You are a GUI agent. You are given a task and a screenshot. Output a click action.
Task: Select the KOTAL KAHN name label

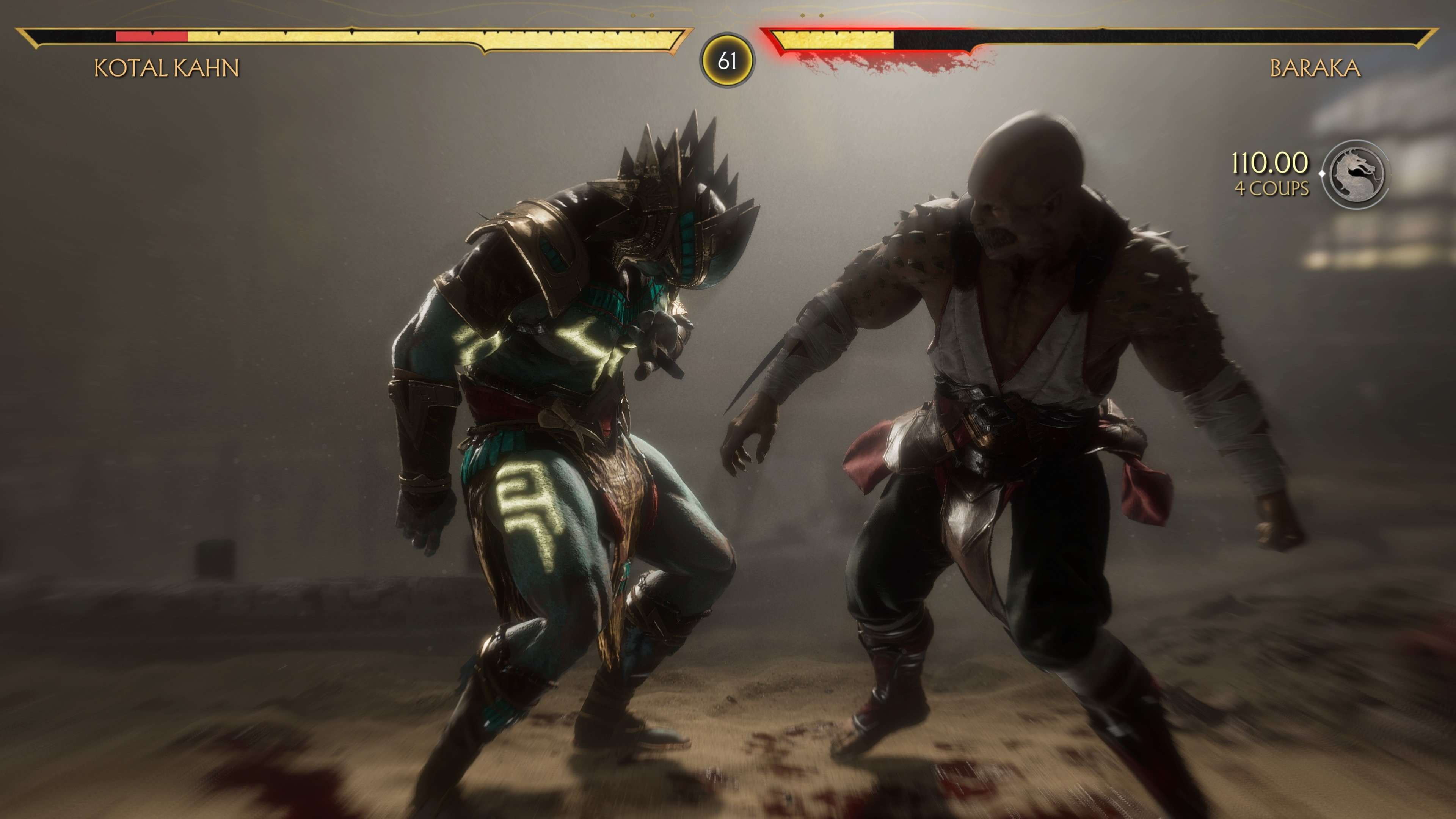click(x=166, y=67)
